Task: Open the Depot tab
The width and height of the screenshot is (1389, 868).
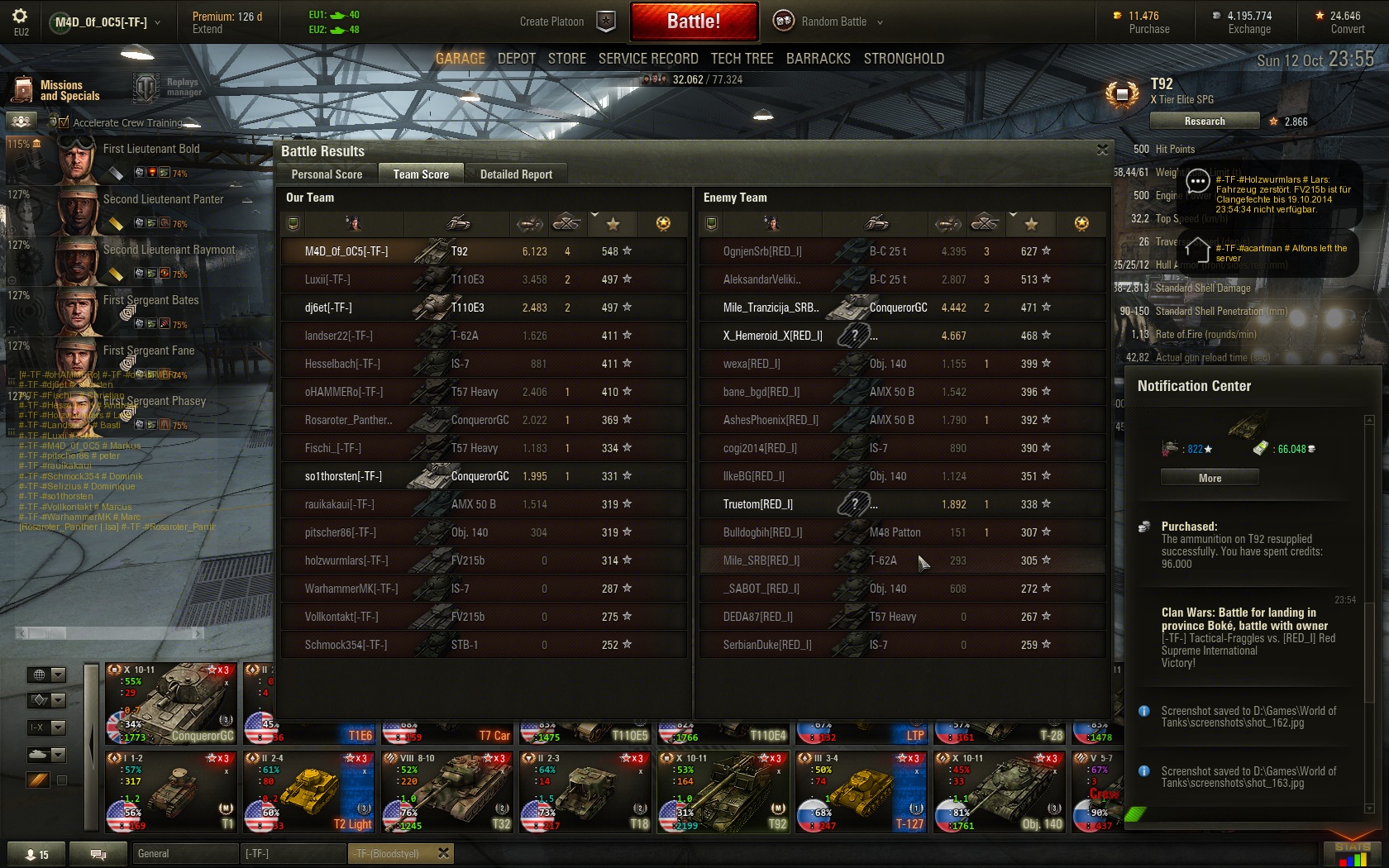Action: [x=516, y=59]
